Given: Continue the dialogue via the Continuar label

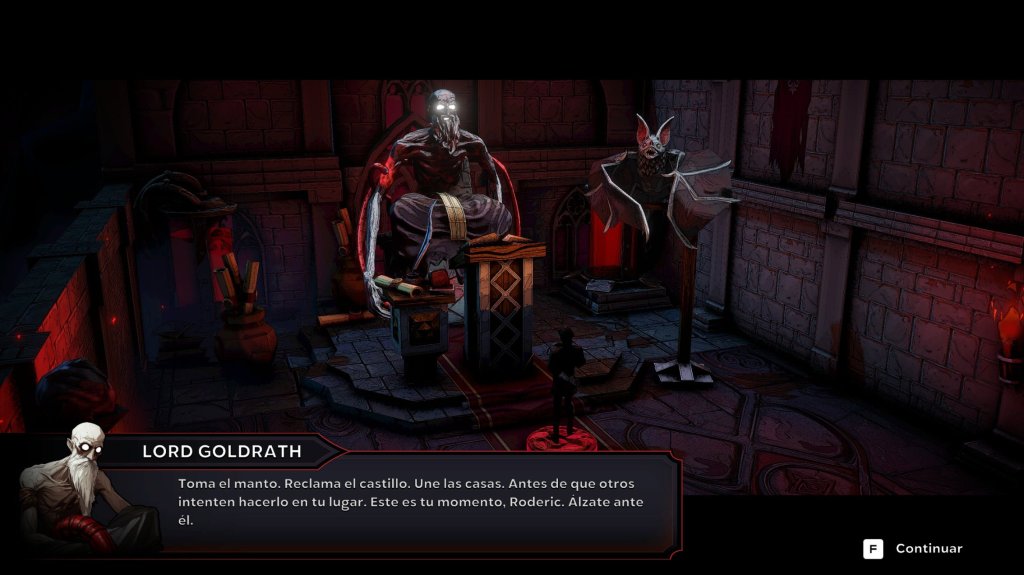Looking at the screenshot, I should 928,549.
